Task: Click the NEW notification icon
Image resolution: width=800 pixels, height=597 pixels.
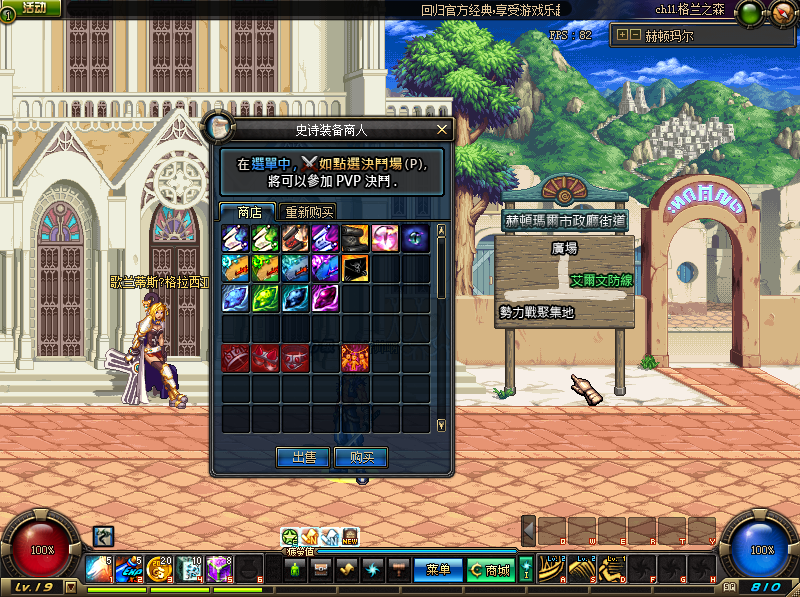Action: tap(350, 537)
